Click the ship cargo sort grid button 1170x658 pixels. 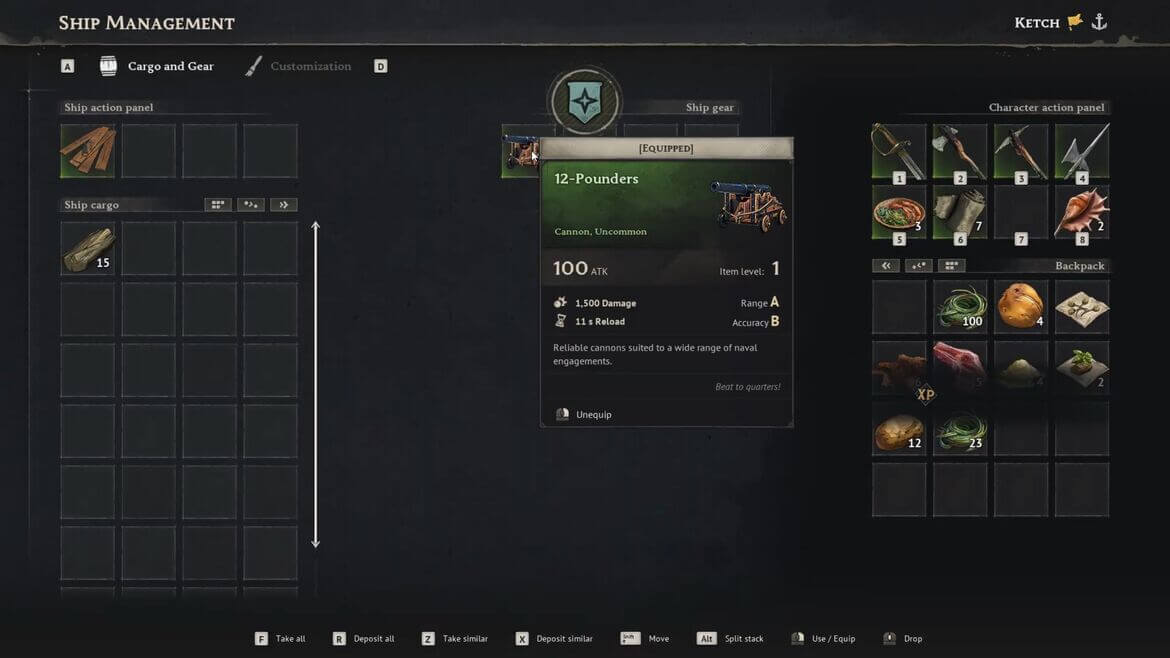coord(217,205)
